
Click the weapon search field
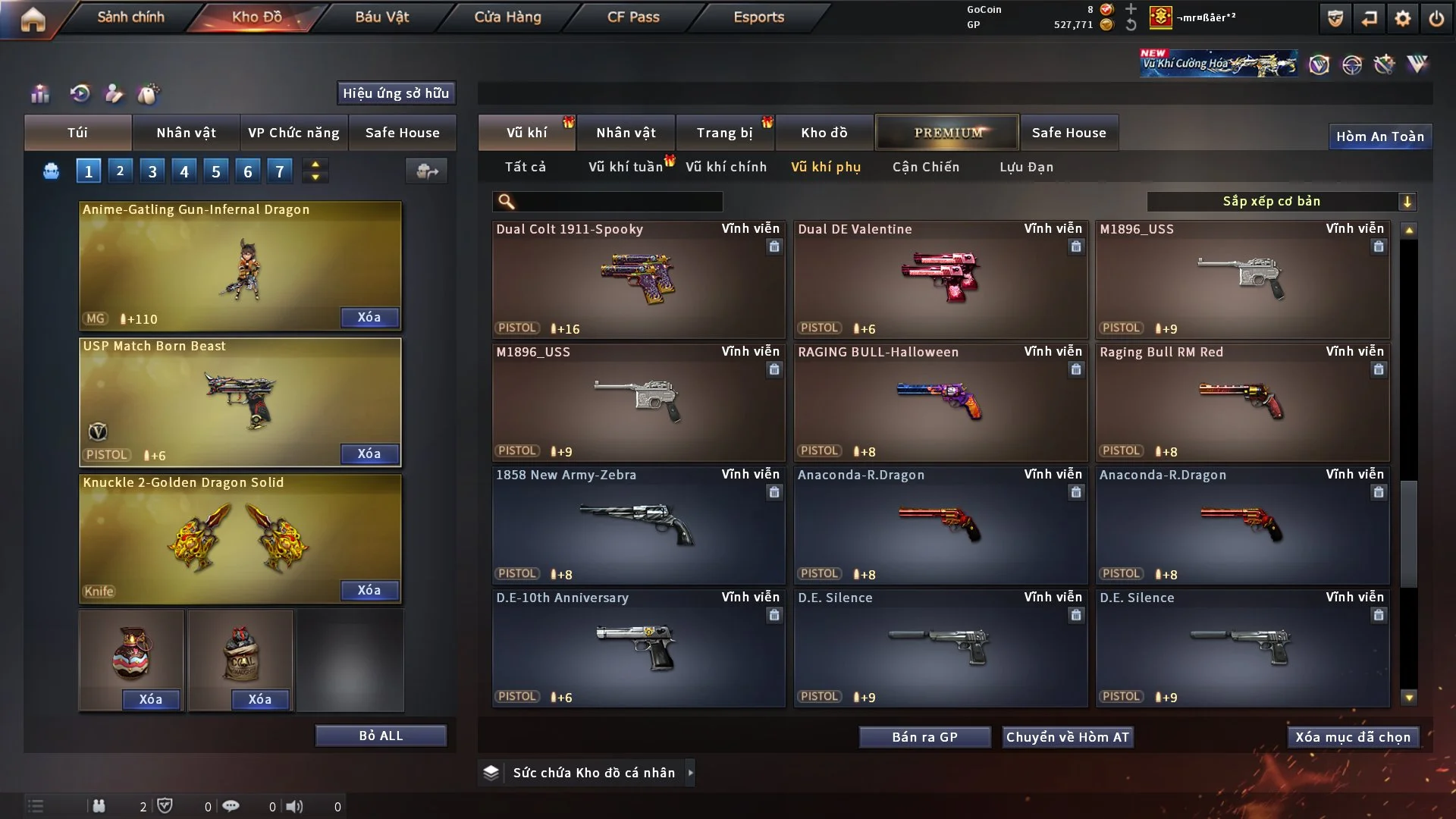(618, 202)
